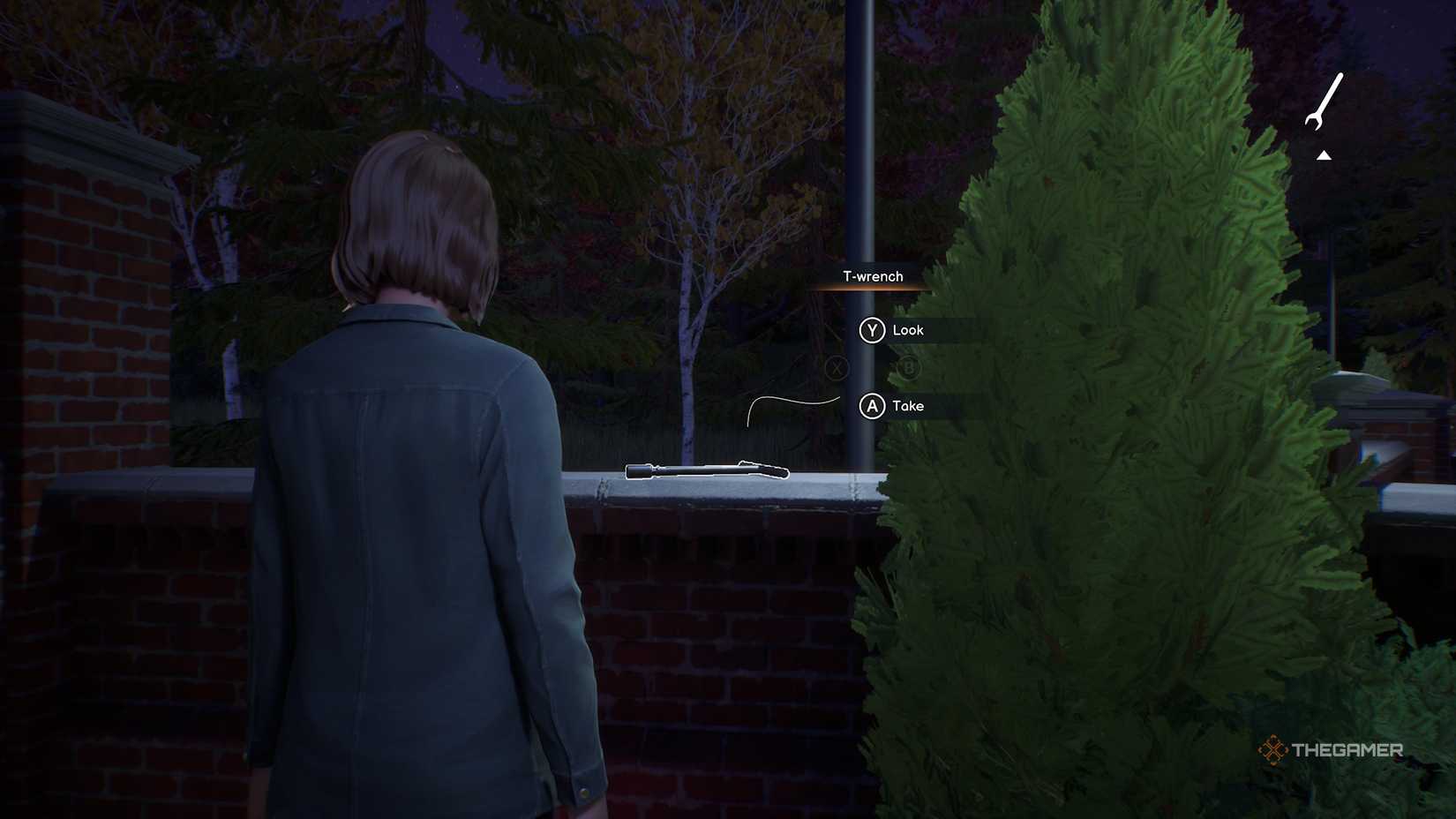Screen dimensions: 1456x819
Task: Click the Take action label
Action: click(908, 407)
